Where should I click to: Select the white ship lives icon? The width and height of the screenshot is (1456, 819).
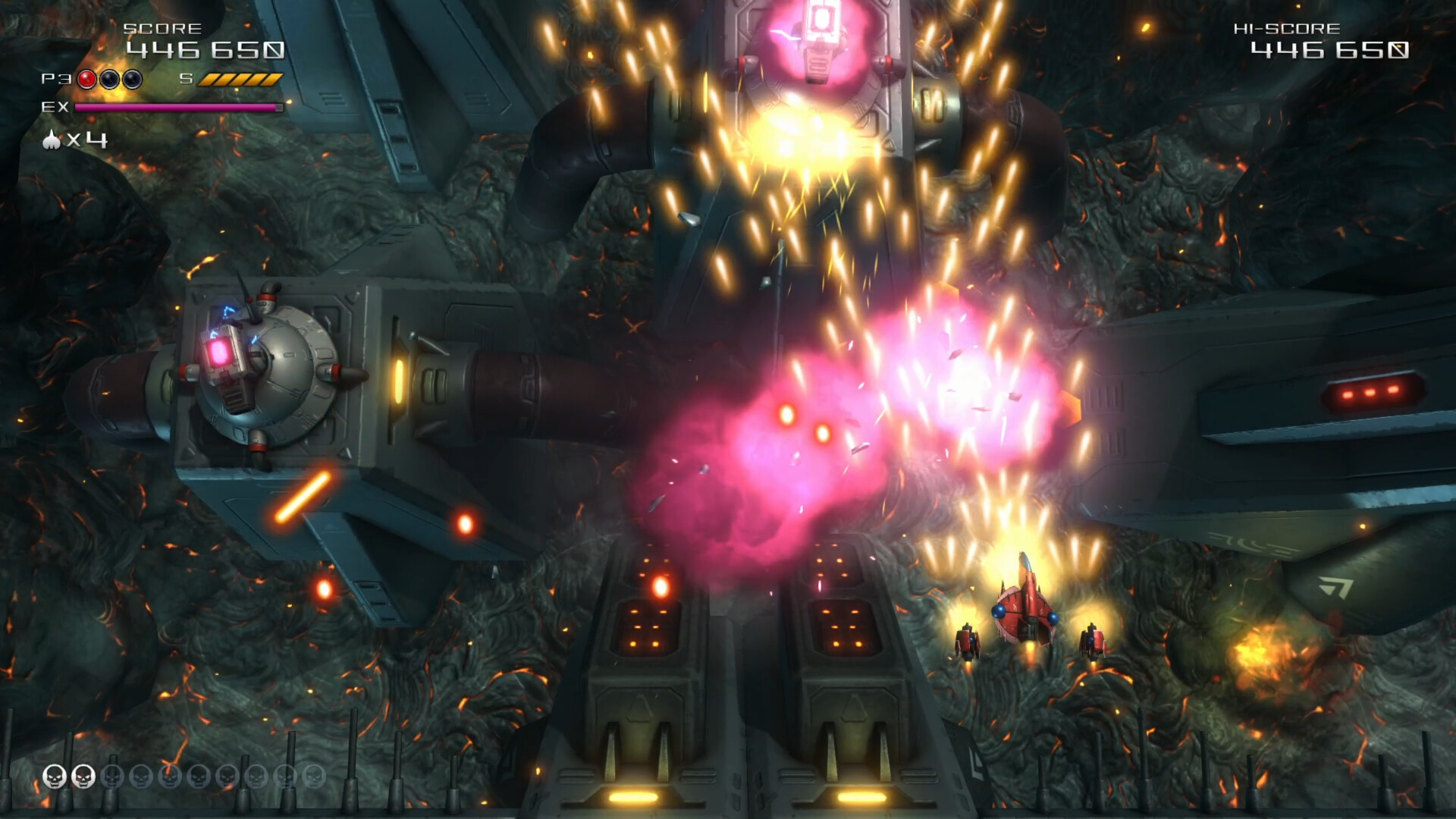click(52, 140)
